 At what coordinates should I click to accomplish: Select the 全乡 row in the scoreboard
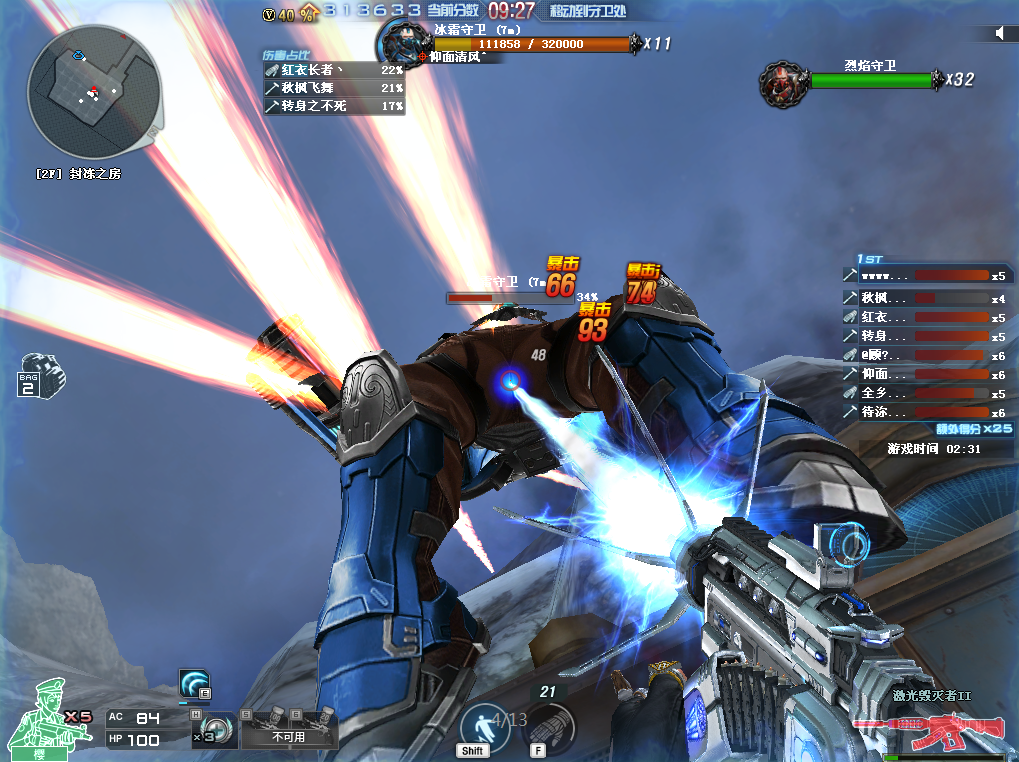[x=924, y=393]
